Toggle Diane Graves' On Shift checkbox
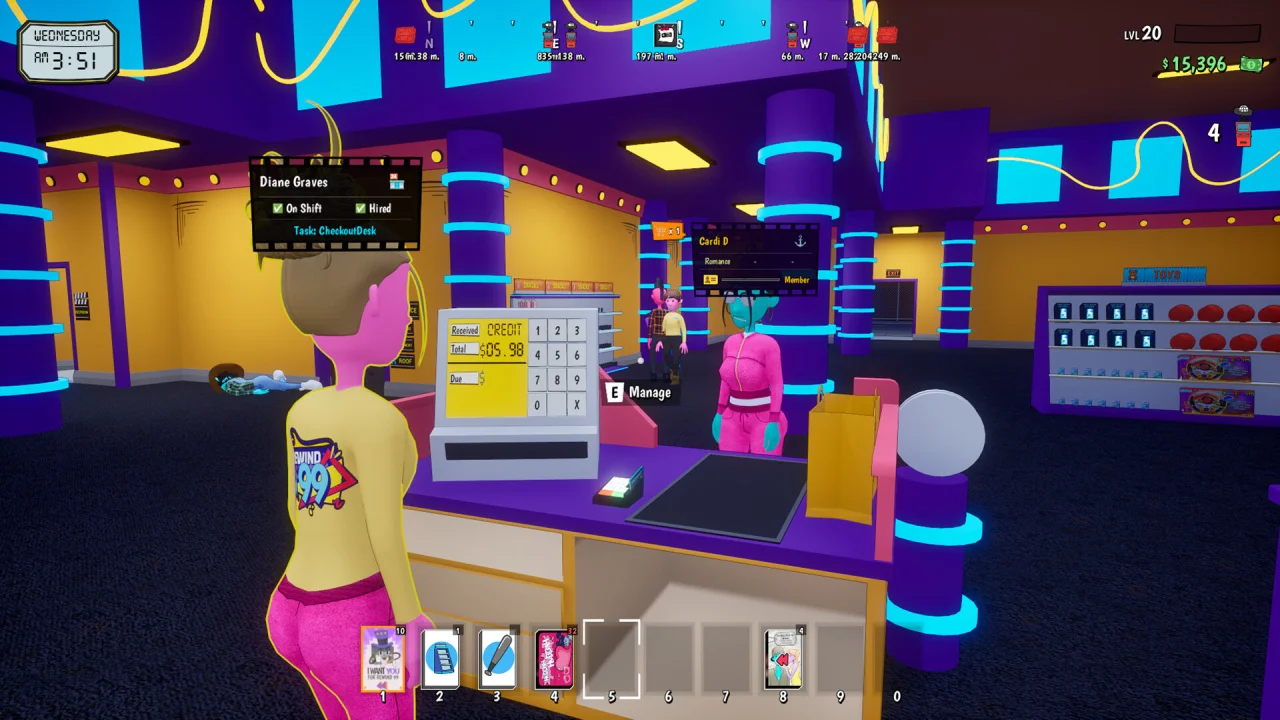The image size is (1280, 720). (x=278, y=208)
